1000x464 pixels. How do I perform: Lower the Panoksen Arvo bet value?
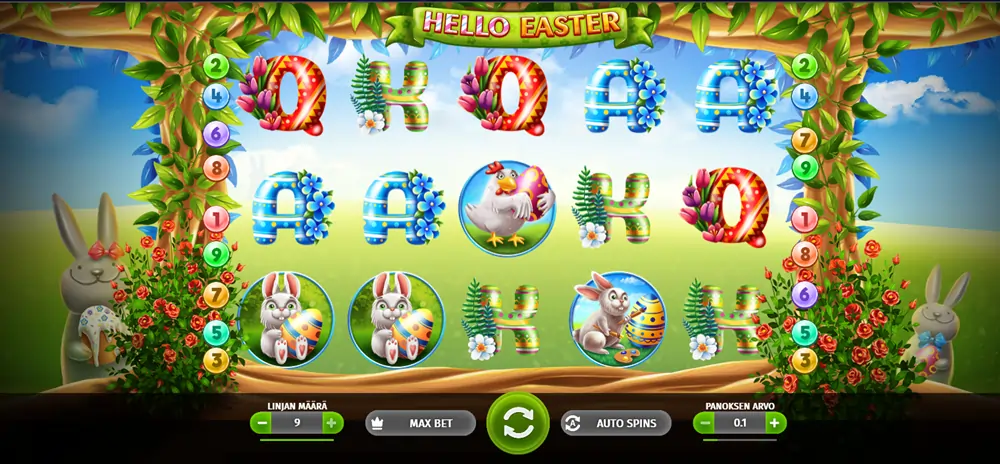(x=705, y=423)
